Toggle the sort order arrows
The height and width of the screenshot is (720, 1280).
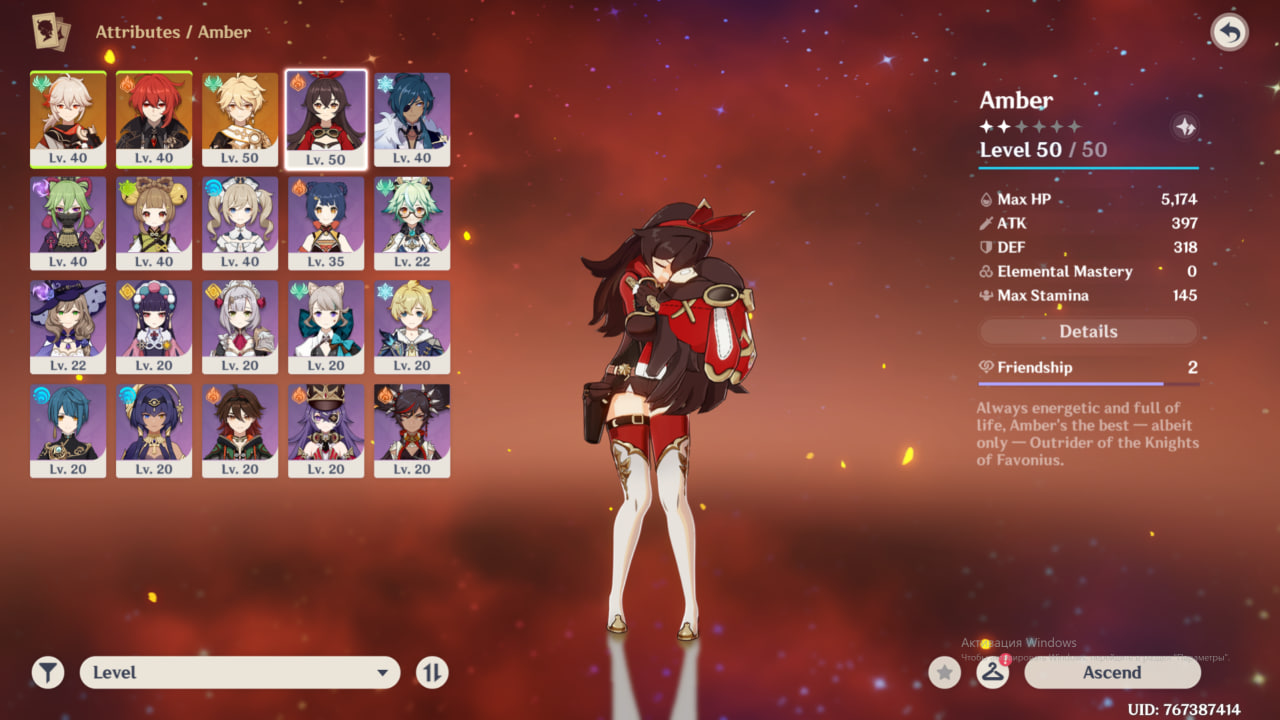[x=432, y=673]
